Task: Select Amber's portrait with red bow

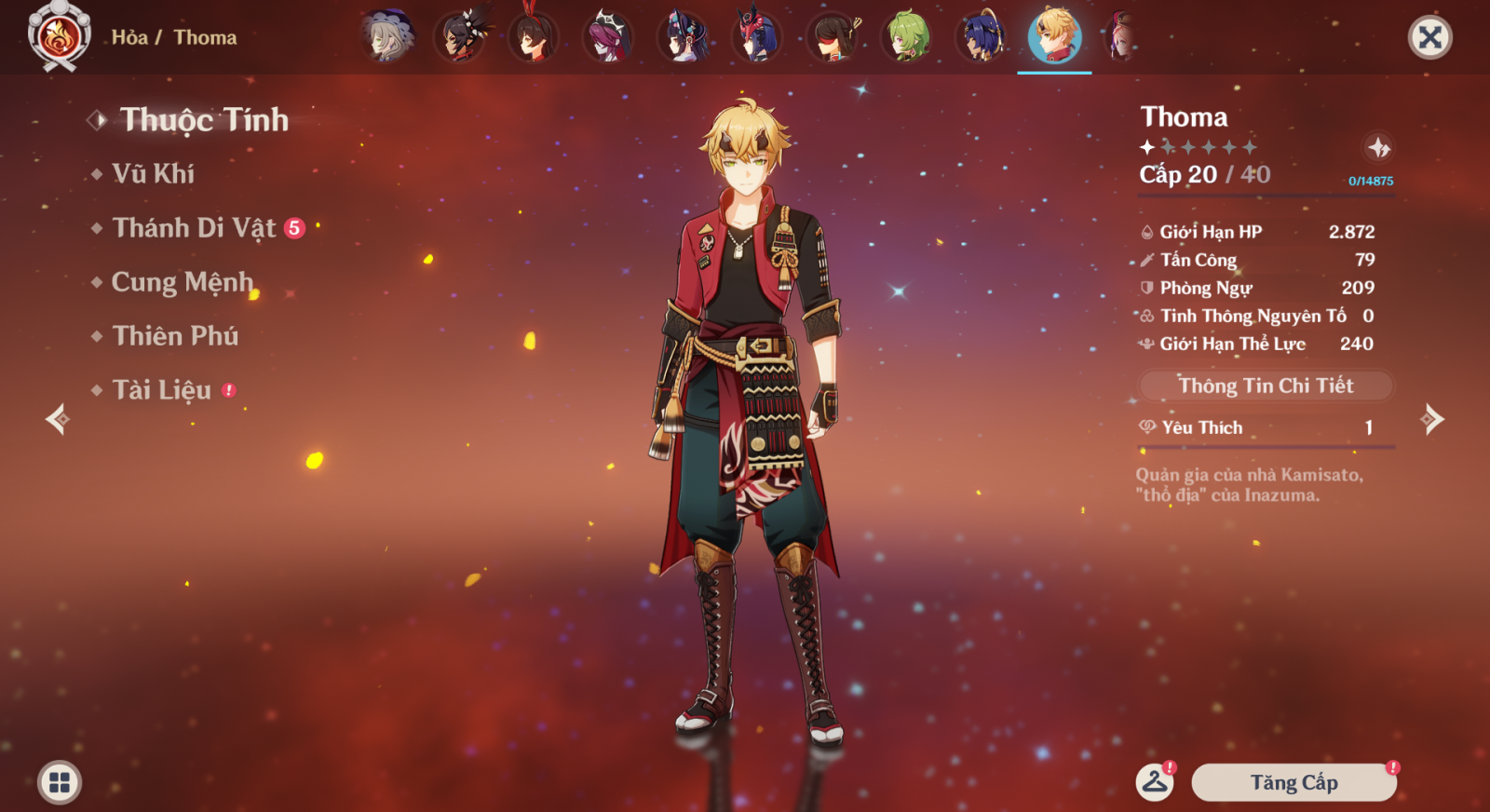Action: 533,37
